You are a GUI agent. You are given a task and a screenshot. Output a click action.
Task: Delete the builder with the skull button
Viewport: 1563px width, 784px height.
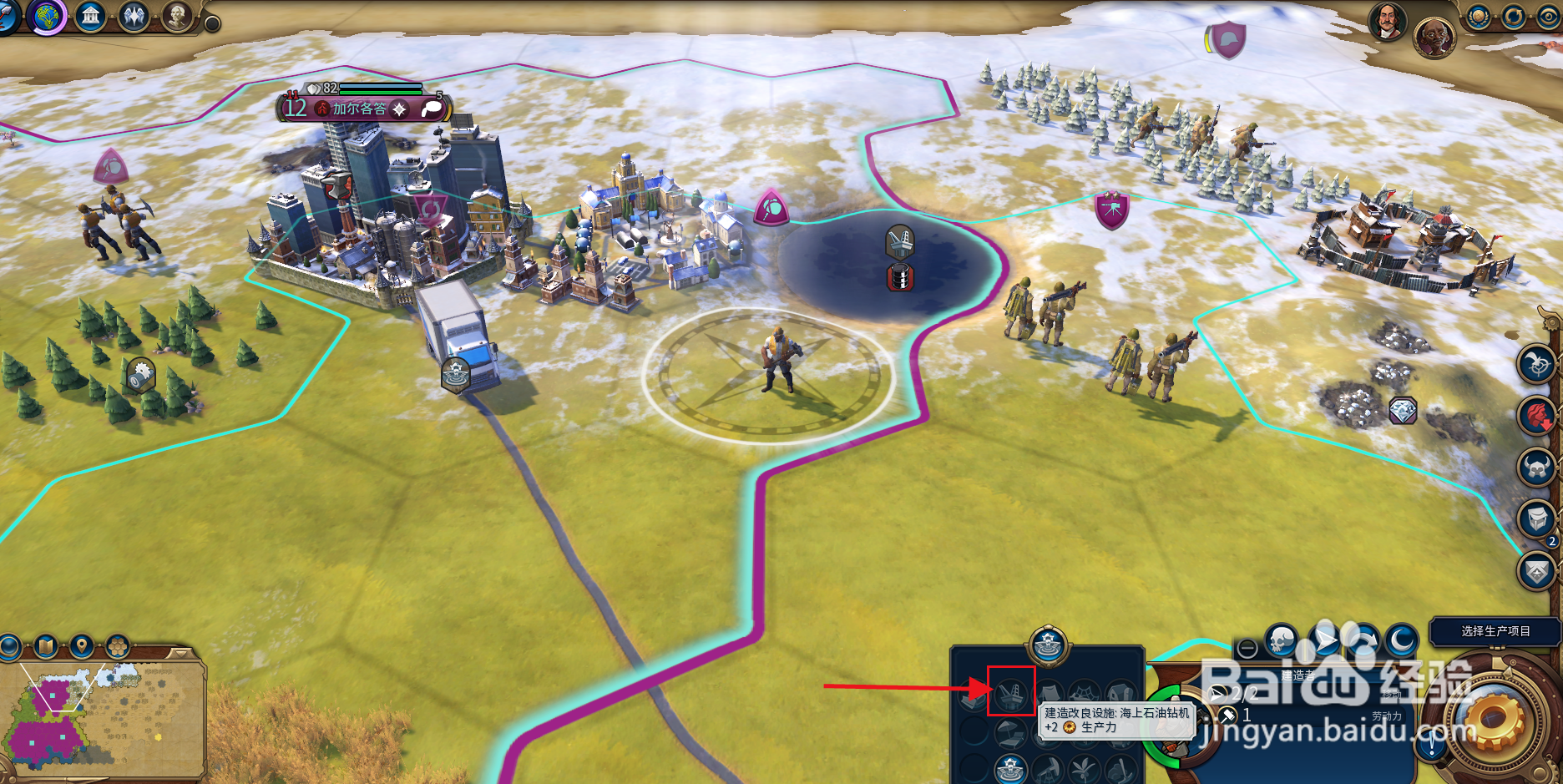pyautogui.click(x=1282, y=640)
